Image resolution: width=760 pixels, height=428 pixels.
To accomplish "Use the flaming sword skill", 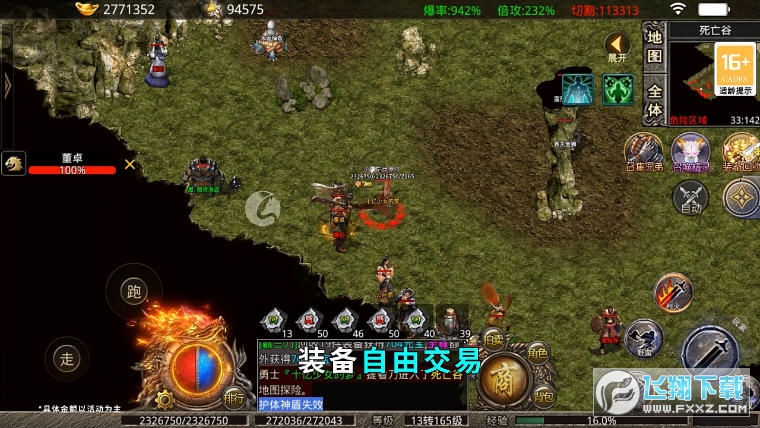I will [x=672, y=293].
